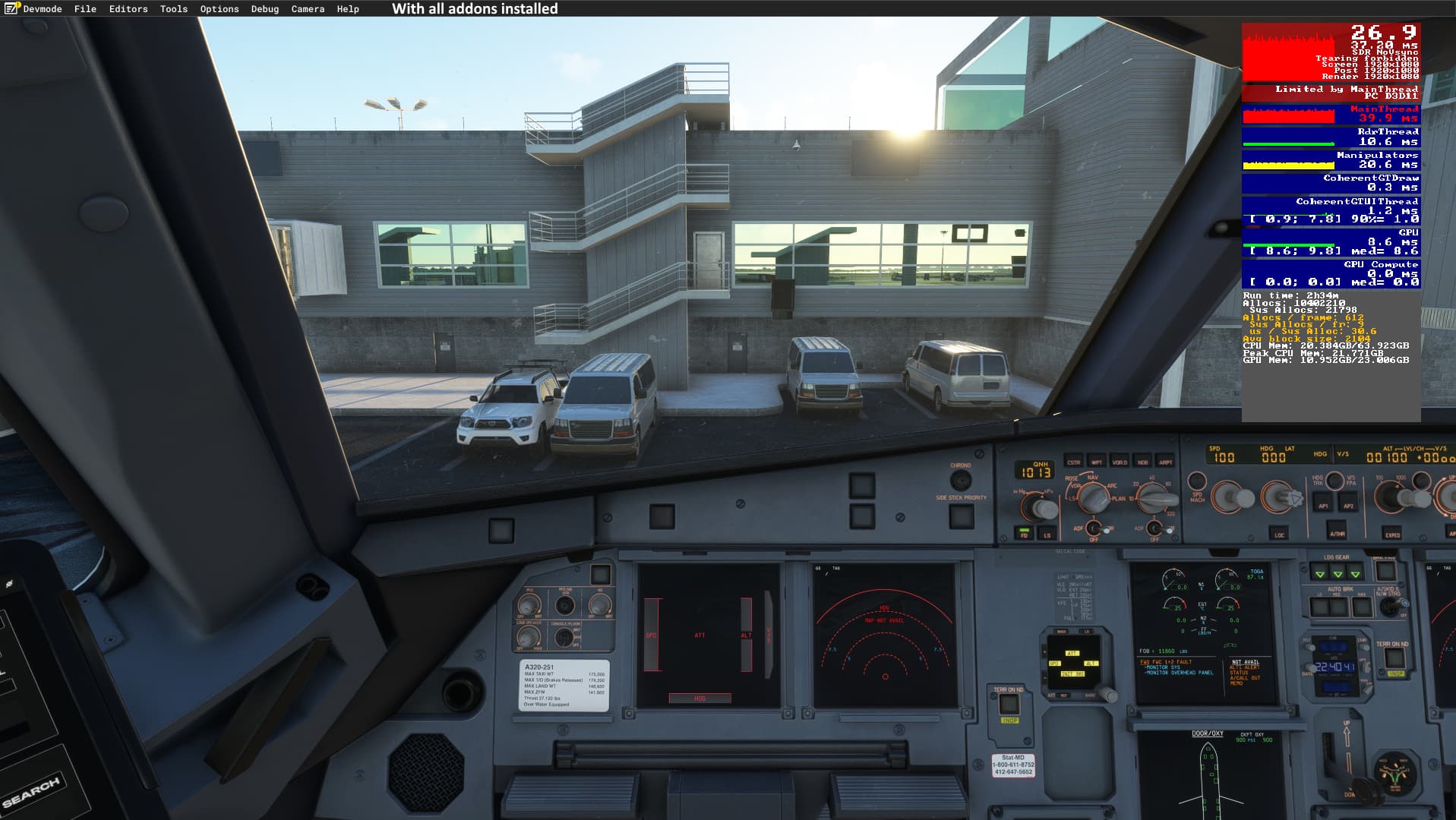Open the Devmode menu
This screenshot has width=1456, height=820.
click(42, 9)
